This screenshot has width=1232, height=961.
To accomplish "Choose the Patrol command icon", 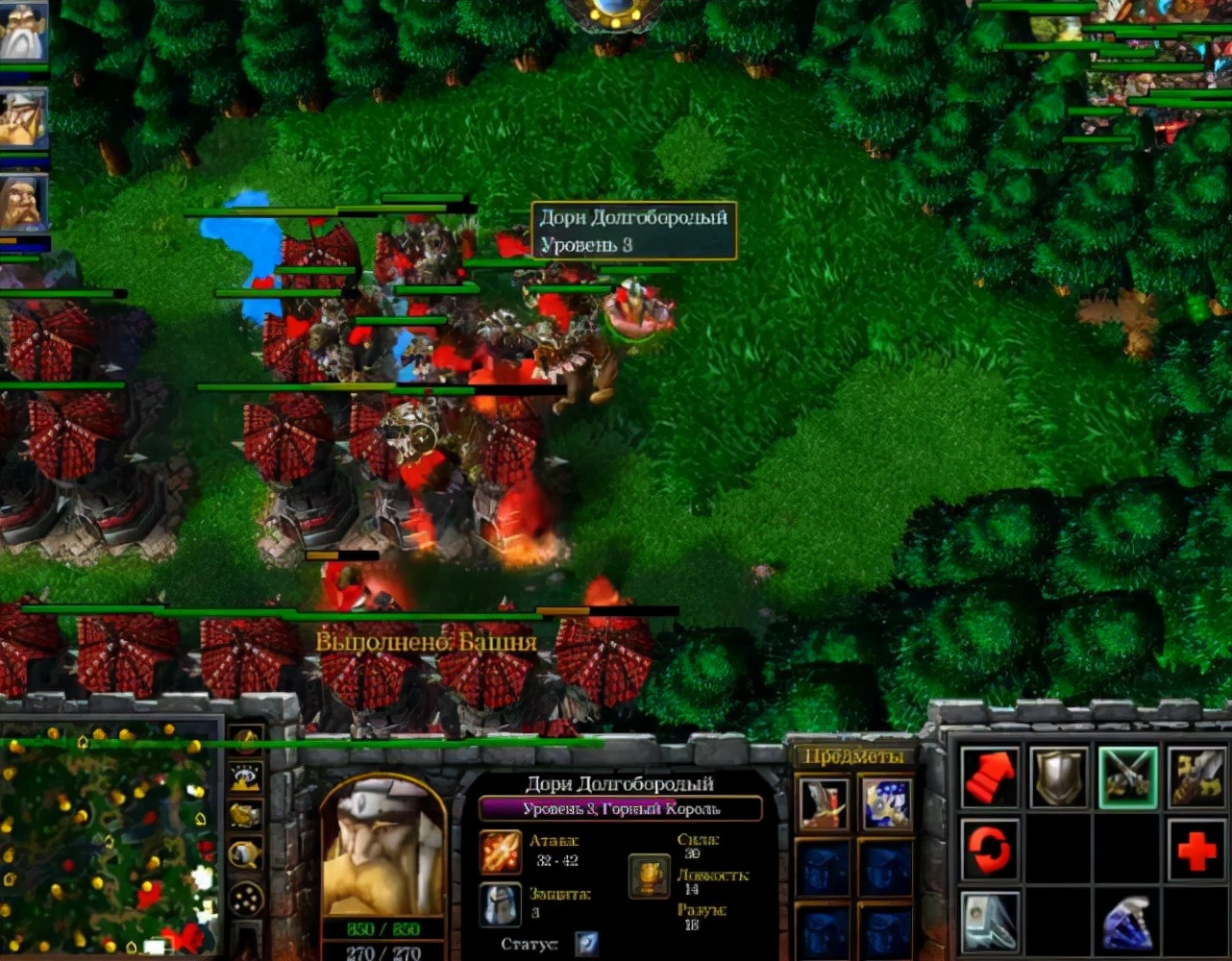I will pyautogui.click(x=1197, y=777).
